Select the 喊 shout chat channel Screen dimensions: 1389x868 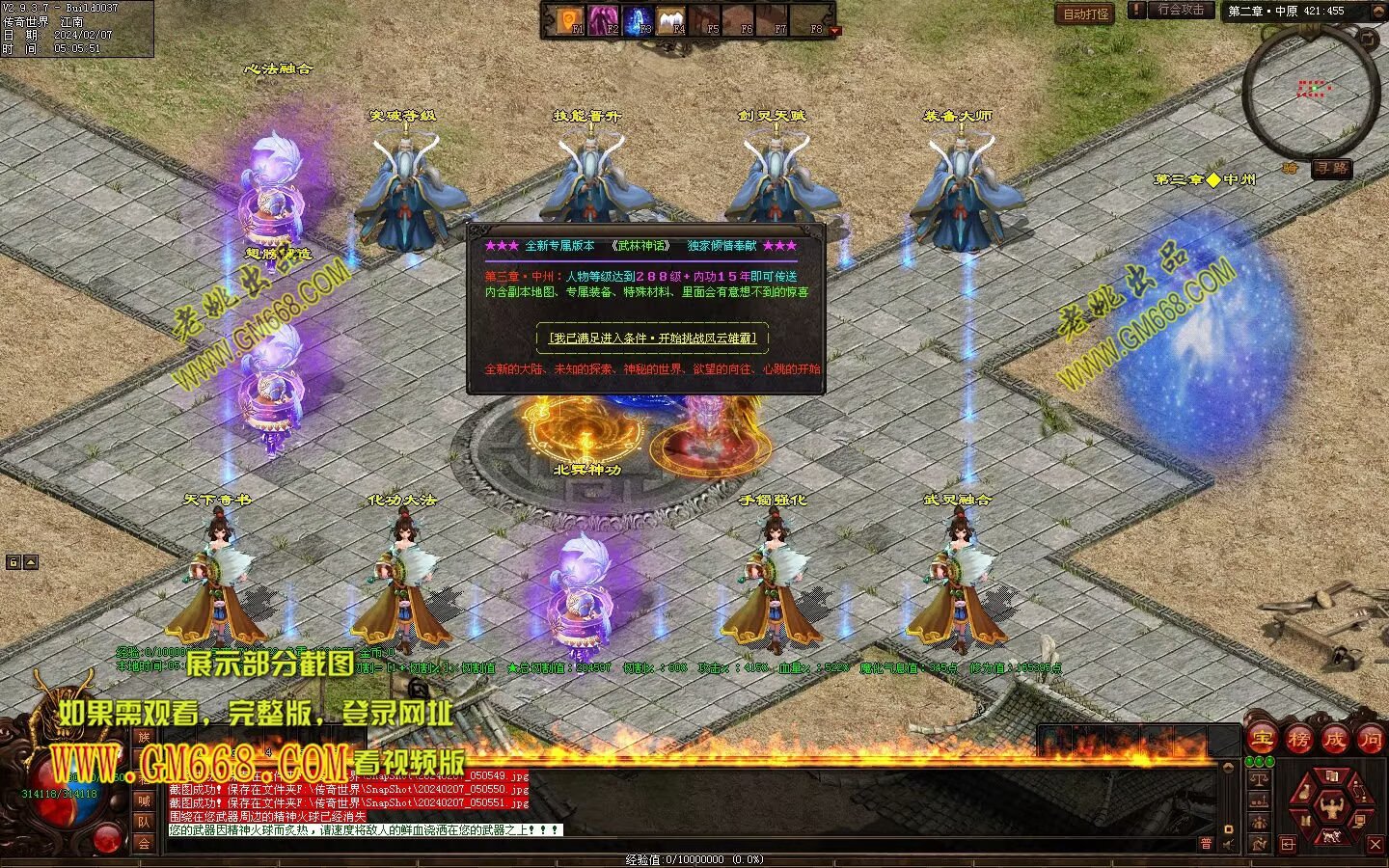click(144, 800)
